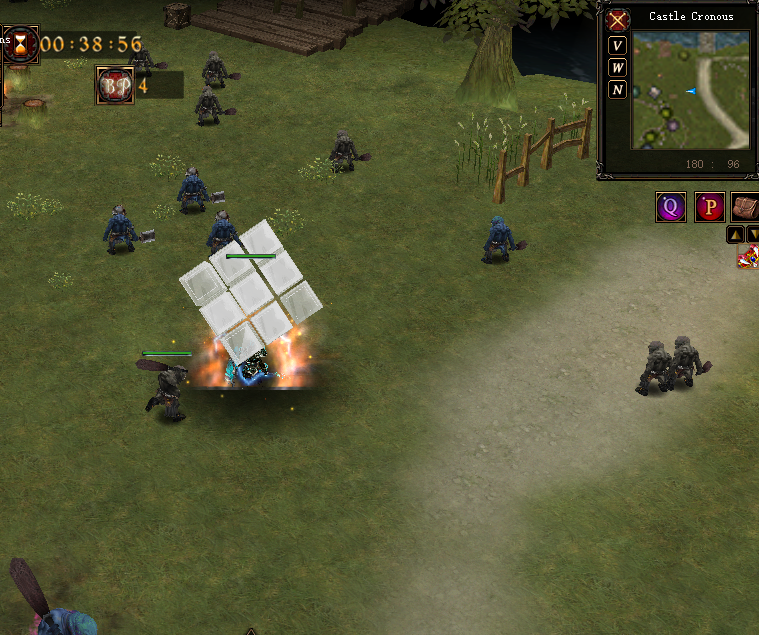
Task: Click the red-white gift icon at right edge
Action: 748,257
